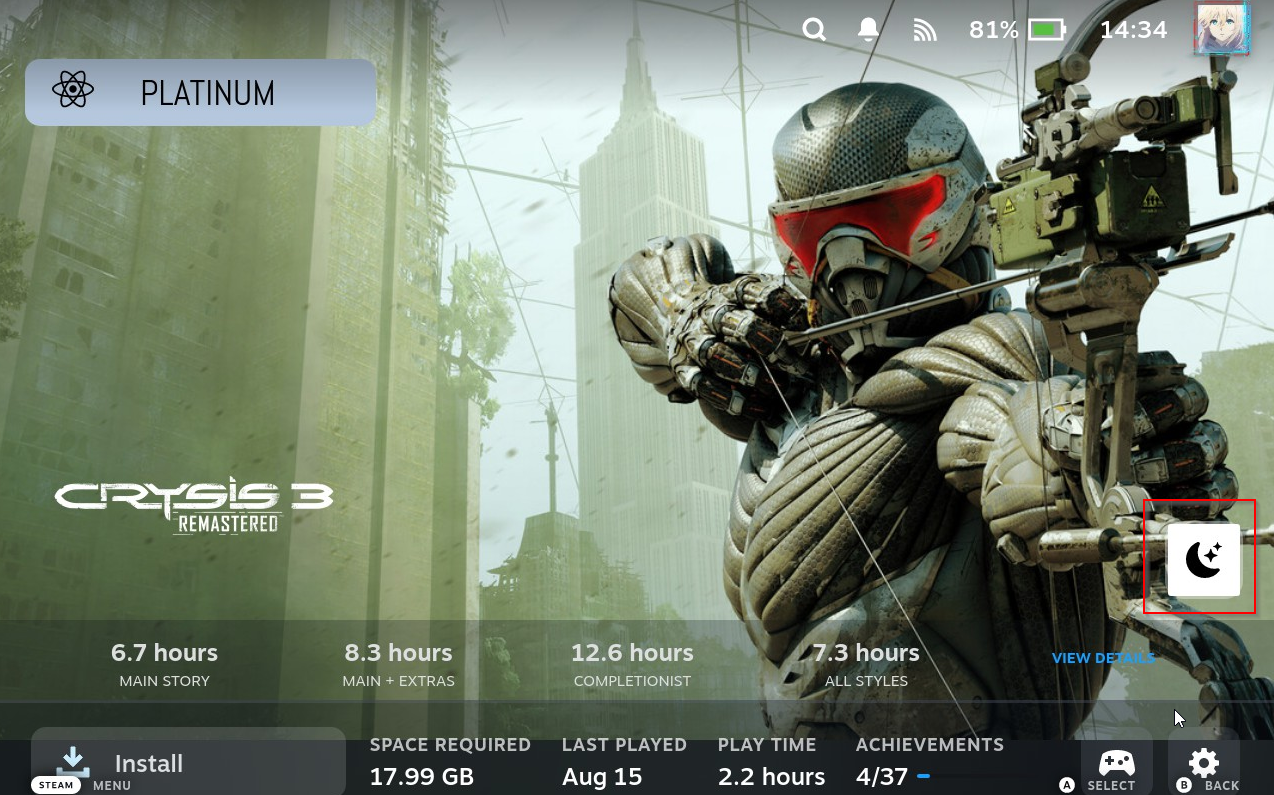This screenshot has height=795, width=1274.
Task: Show notifications via the bell icon
Action: (868, 30)
